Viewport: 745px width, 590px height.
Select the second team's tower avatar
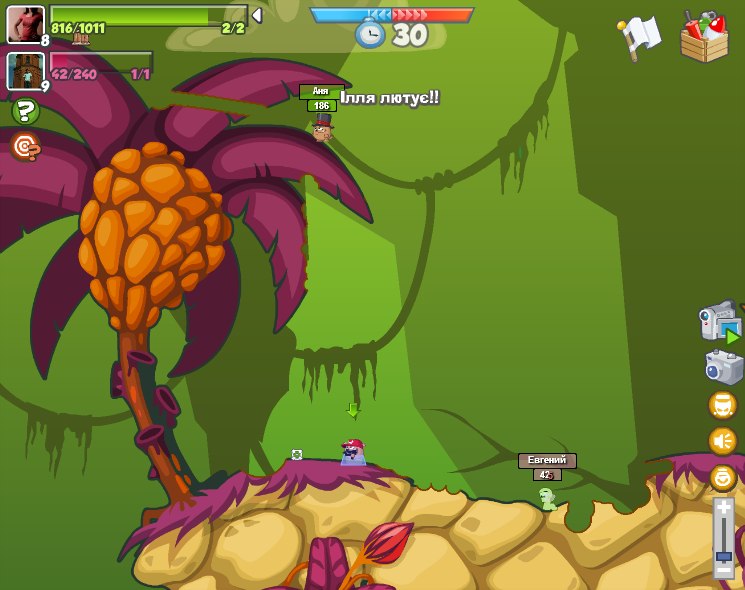[25, 71]
